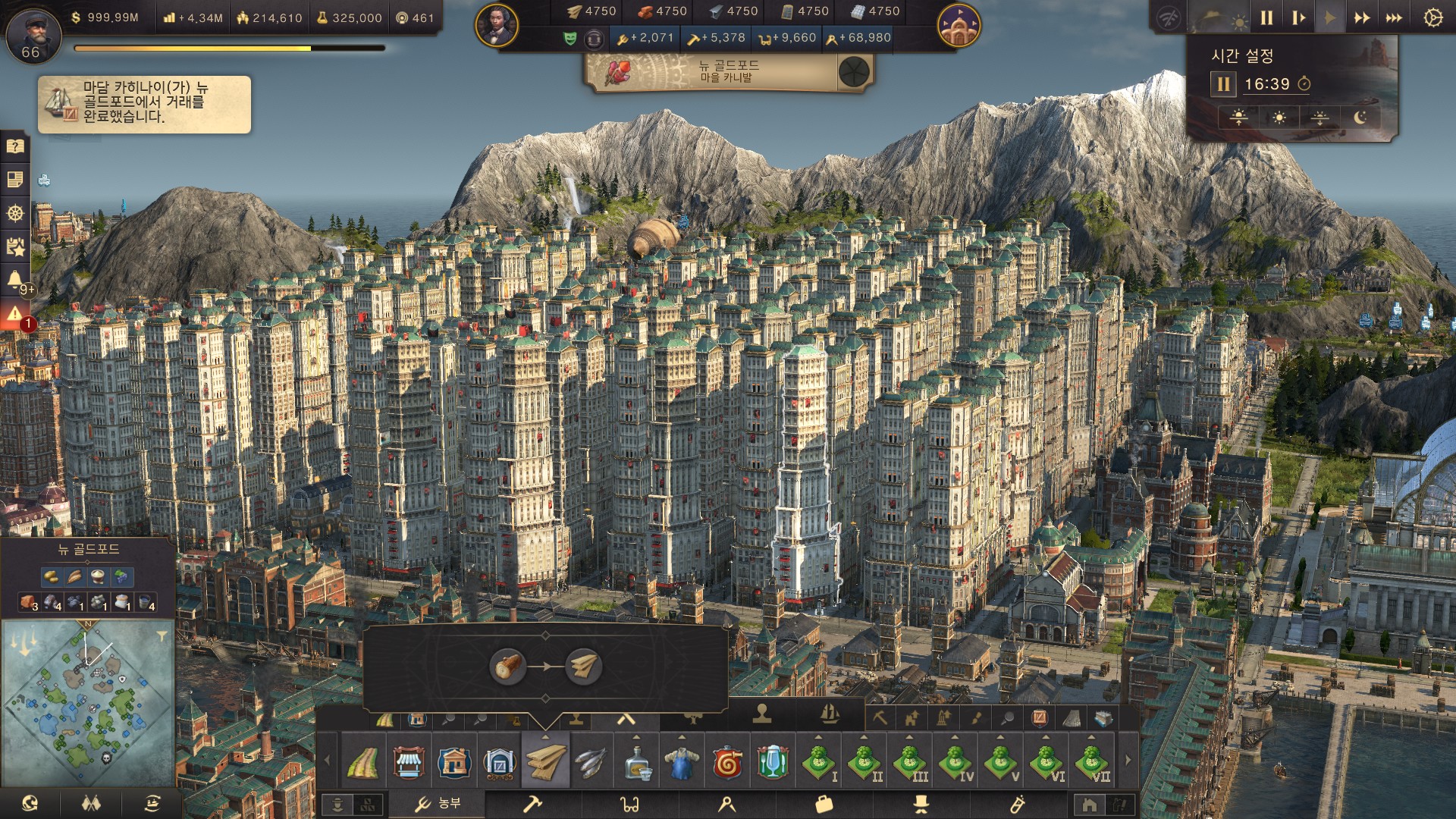
Task: Switch to the engineers compass tier tab
Action: point(726,804)
